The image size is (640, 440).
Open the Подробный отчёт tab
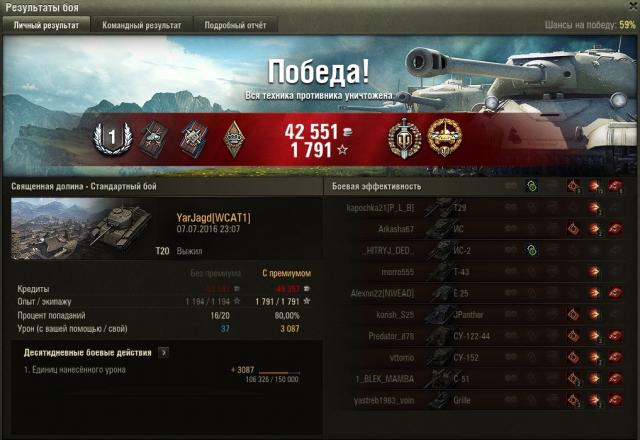coord(235,25)
